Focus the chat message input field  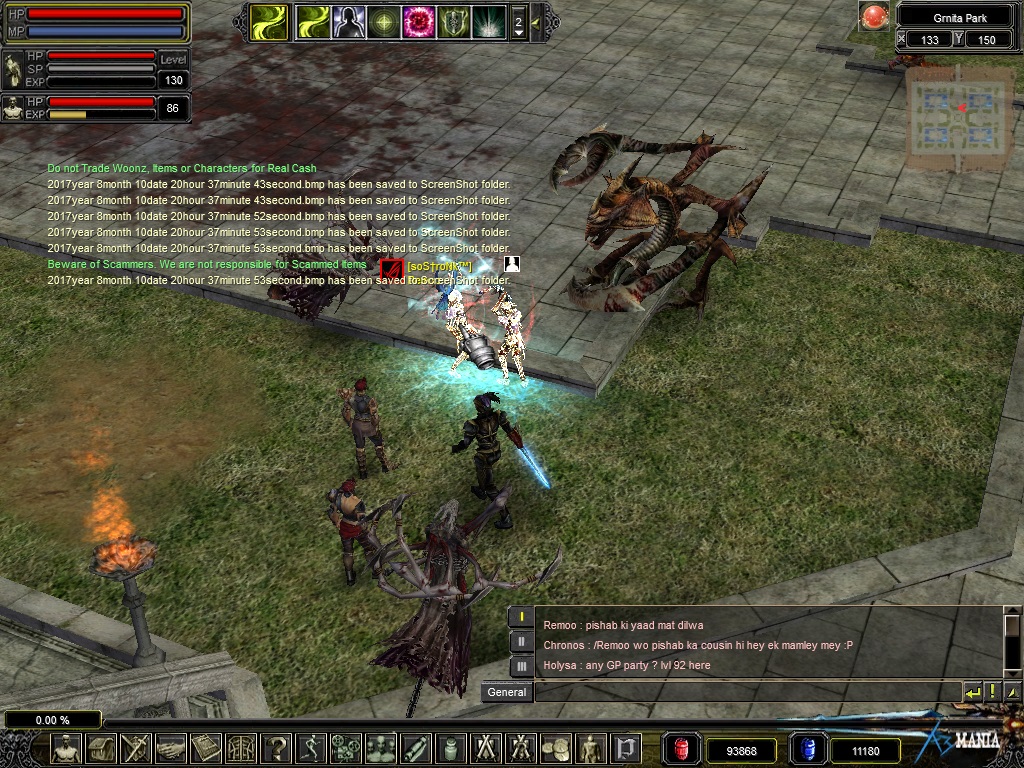(745, 692)
